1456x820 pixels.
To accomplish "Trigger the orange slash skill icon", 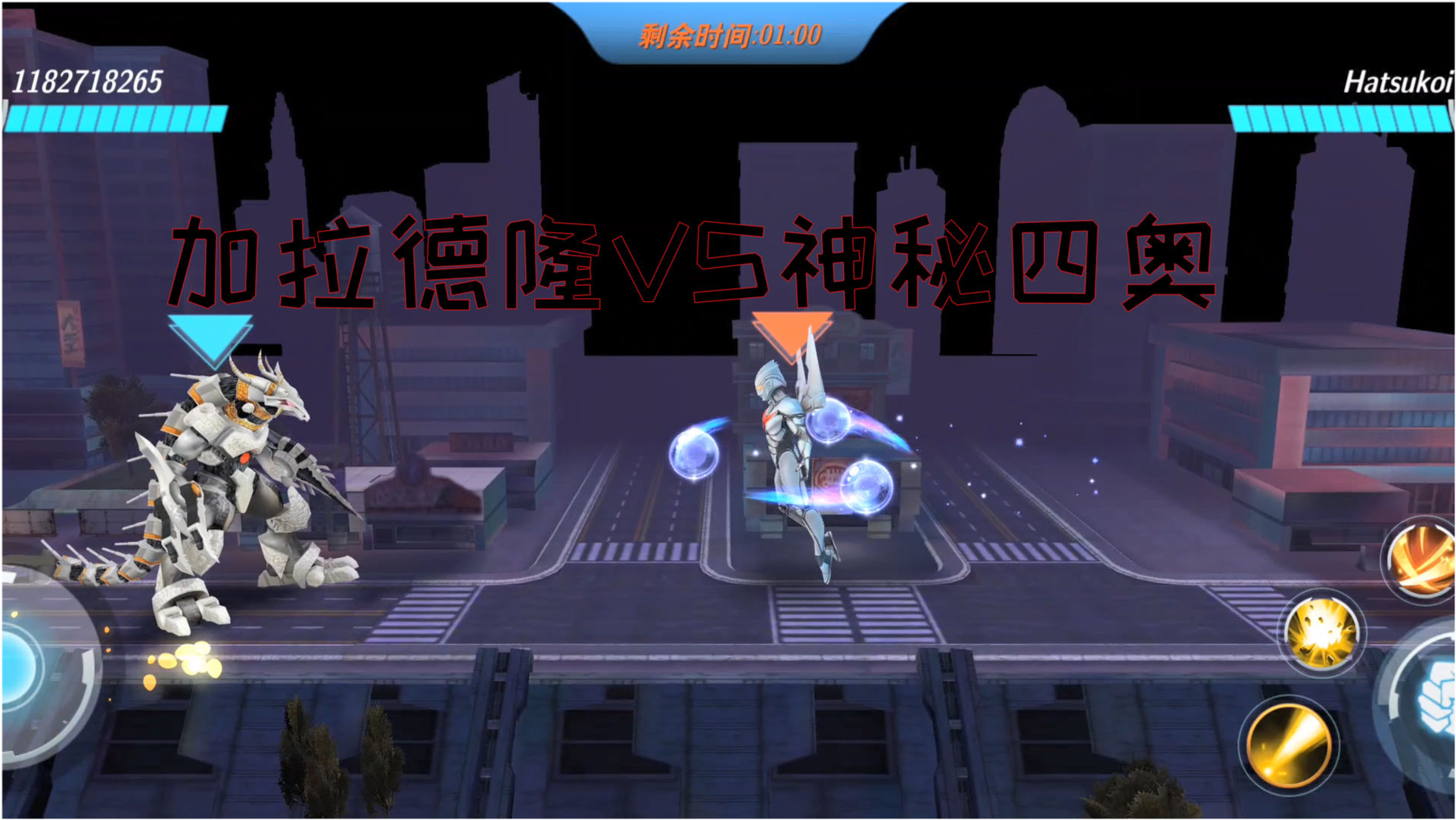I will 1424,560.
